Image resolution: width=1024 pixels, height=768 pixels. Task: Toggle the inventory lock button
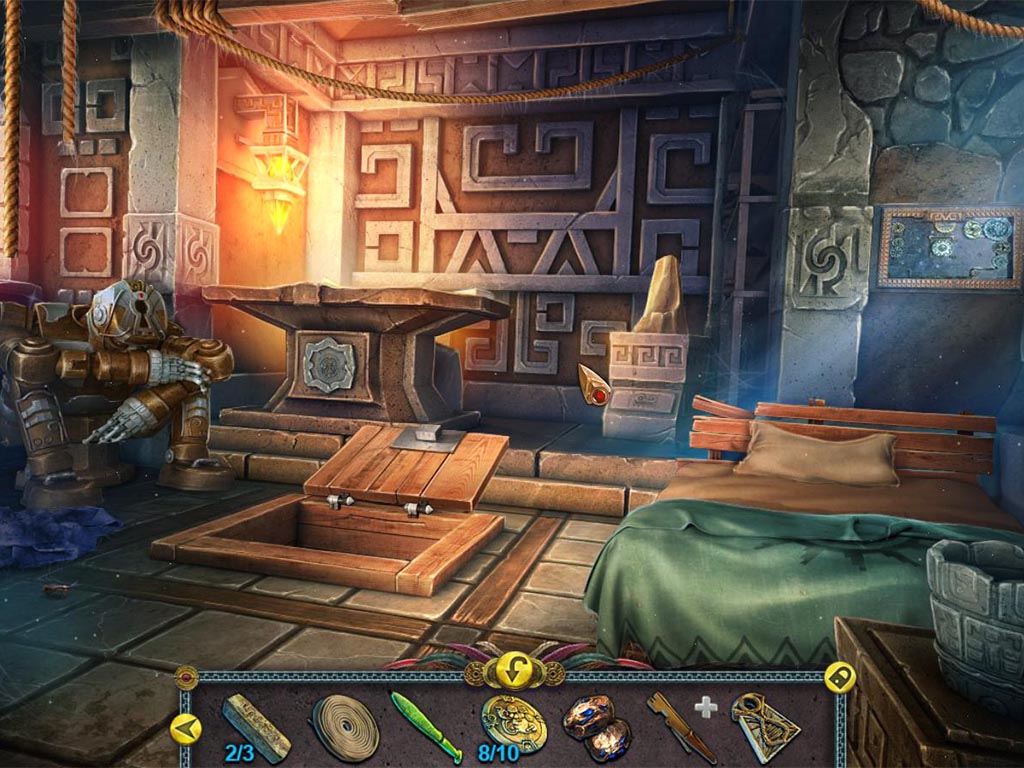pyautogui.click(x=838, y=678)
